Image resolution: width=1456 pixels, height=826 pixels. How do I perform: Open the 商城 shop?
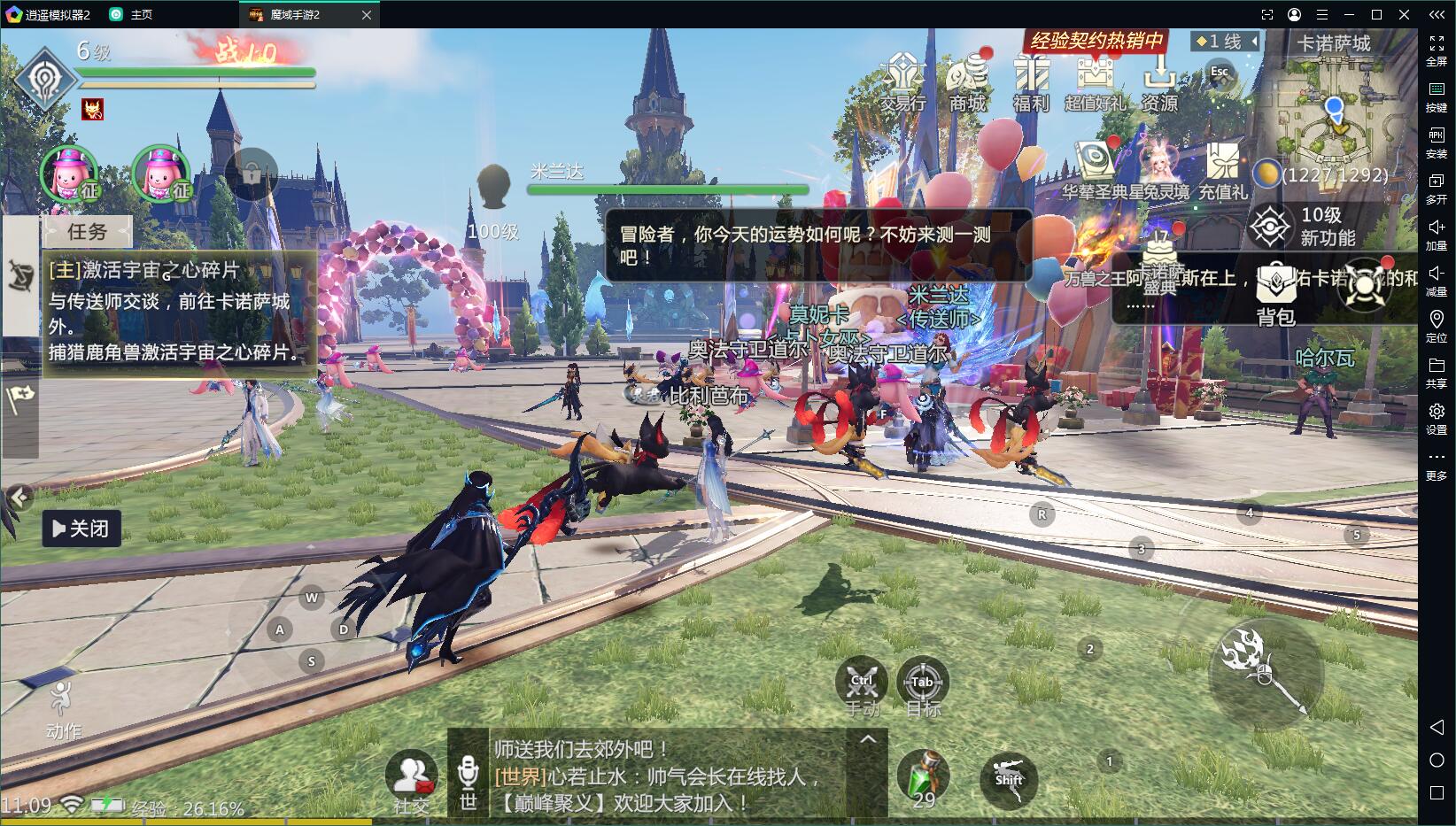(x=967, y=81)
